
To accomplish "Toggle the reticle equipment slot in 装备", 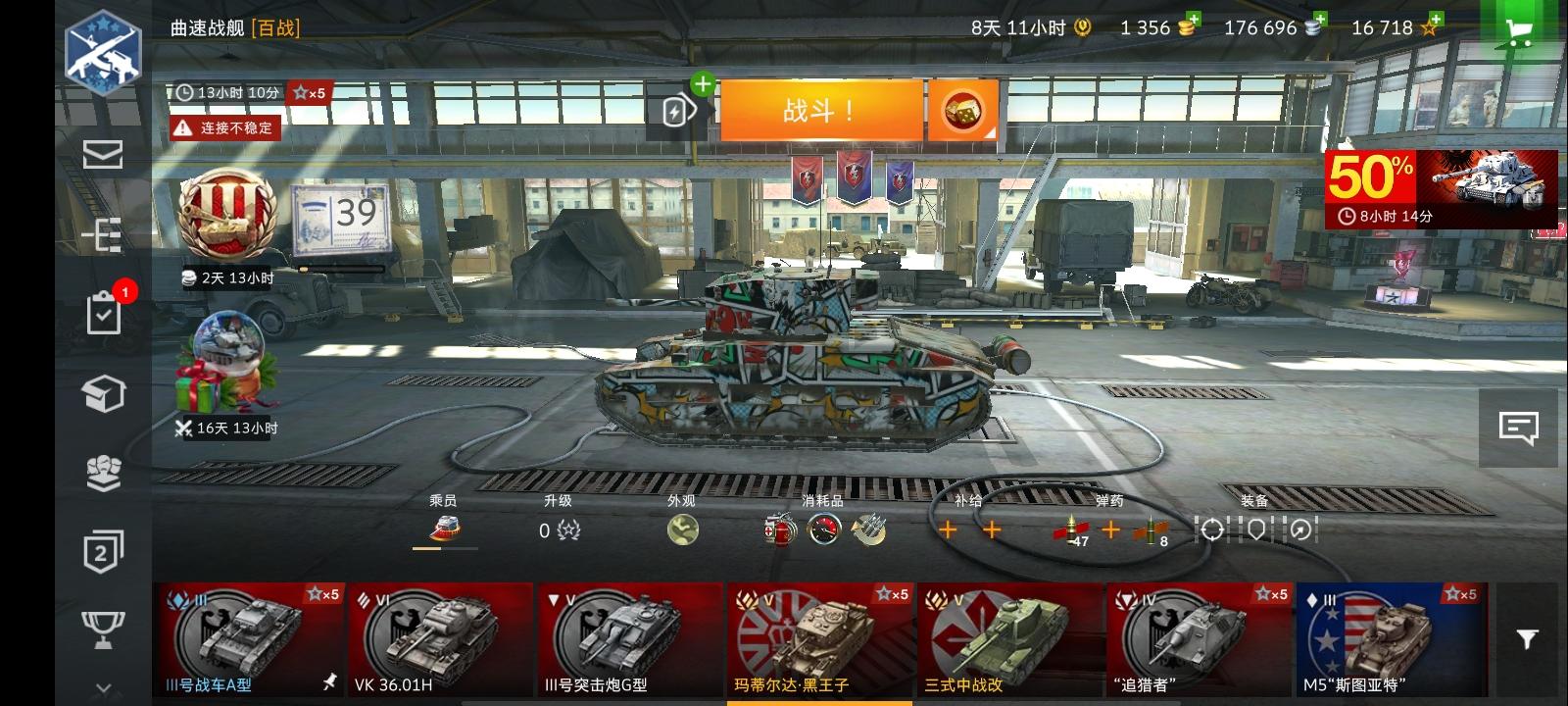I will pos(1213,529).
